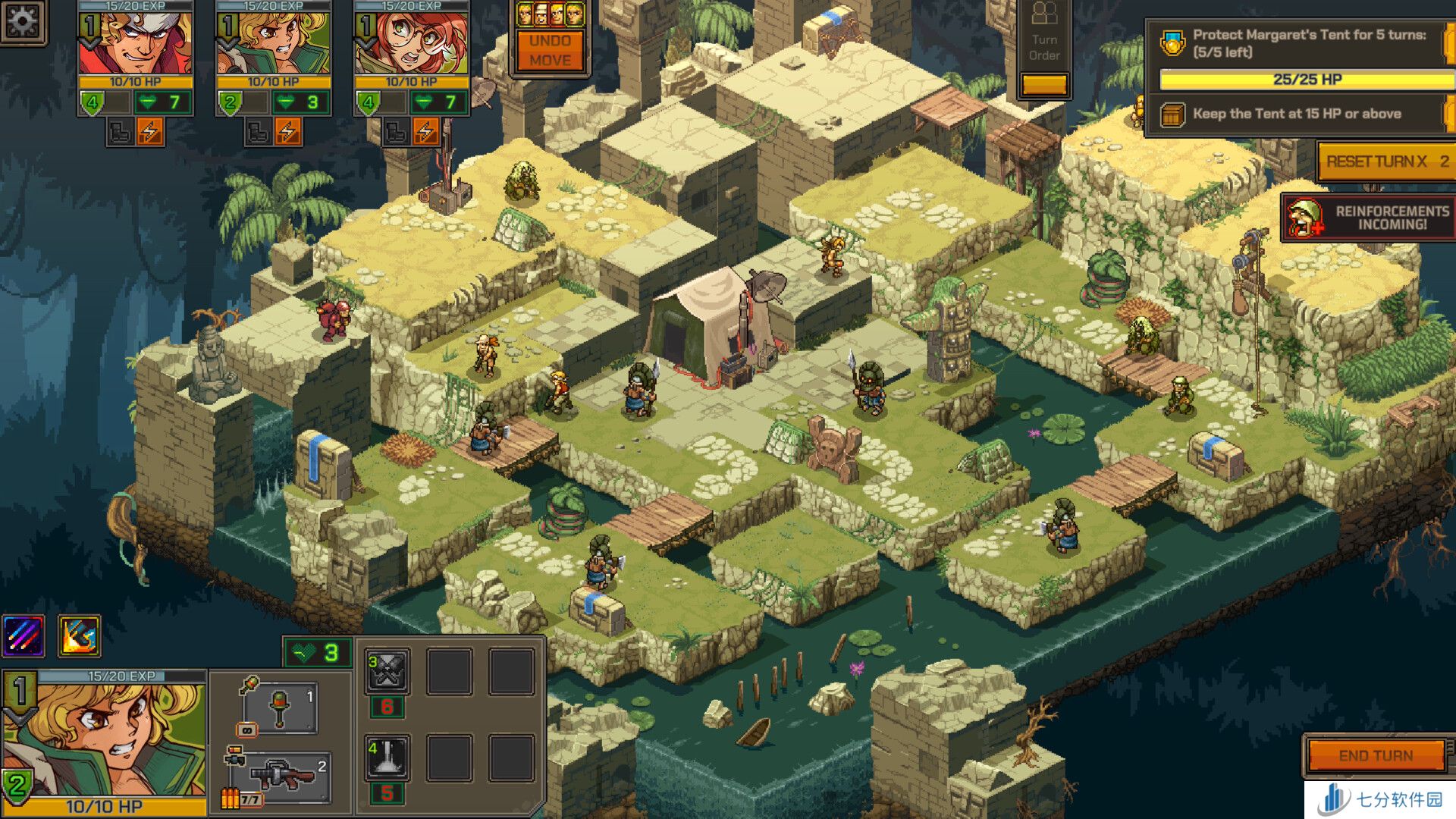Image resolution: width=1456 pixels, height=819 pixels.
Task: End the current turn
Action: pos(1376,755)
